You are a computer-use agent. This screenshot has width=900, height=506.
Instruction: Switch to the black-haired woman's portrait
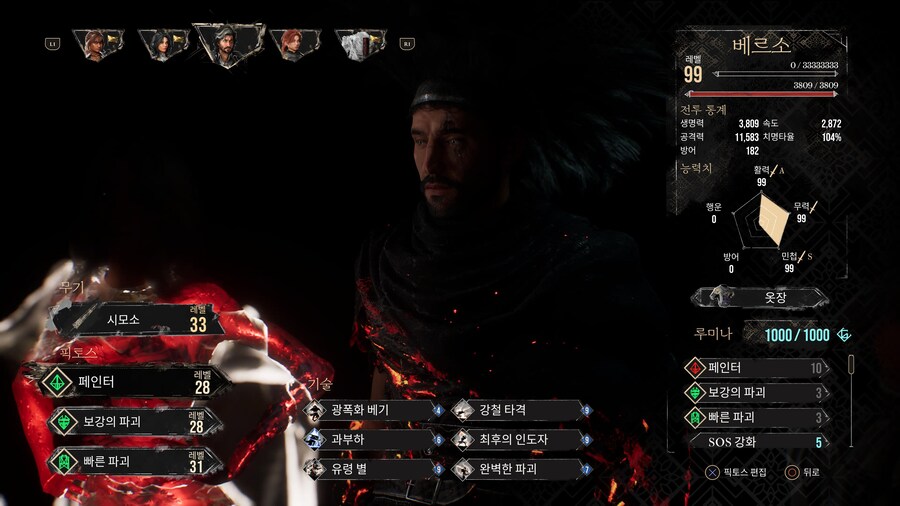[x=163, y=44]
